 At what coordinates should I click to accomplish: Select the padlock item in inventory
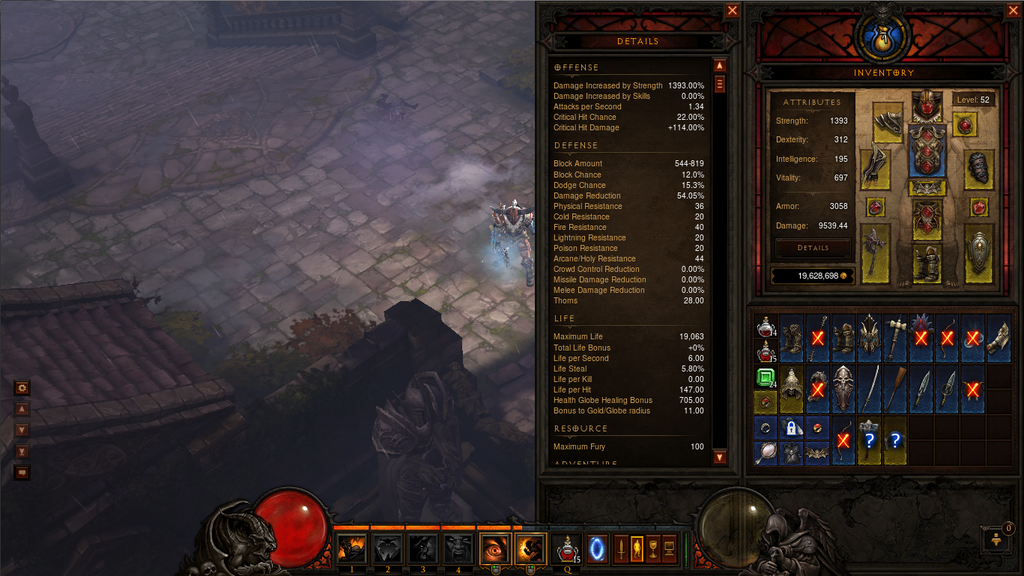click(x=791, y=428)
